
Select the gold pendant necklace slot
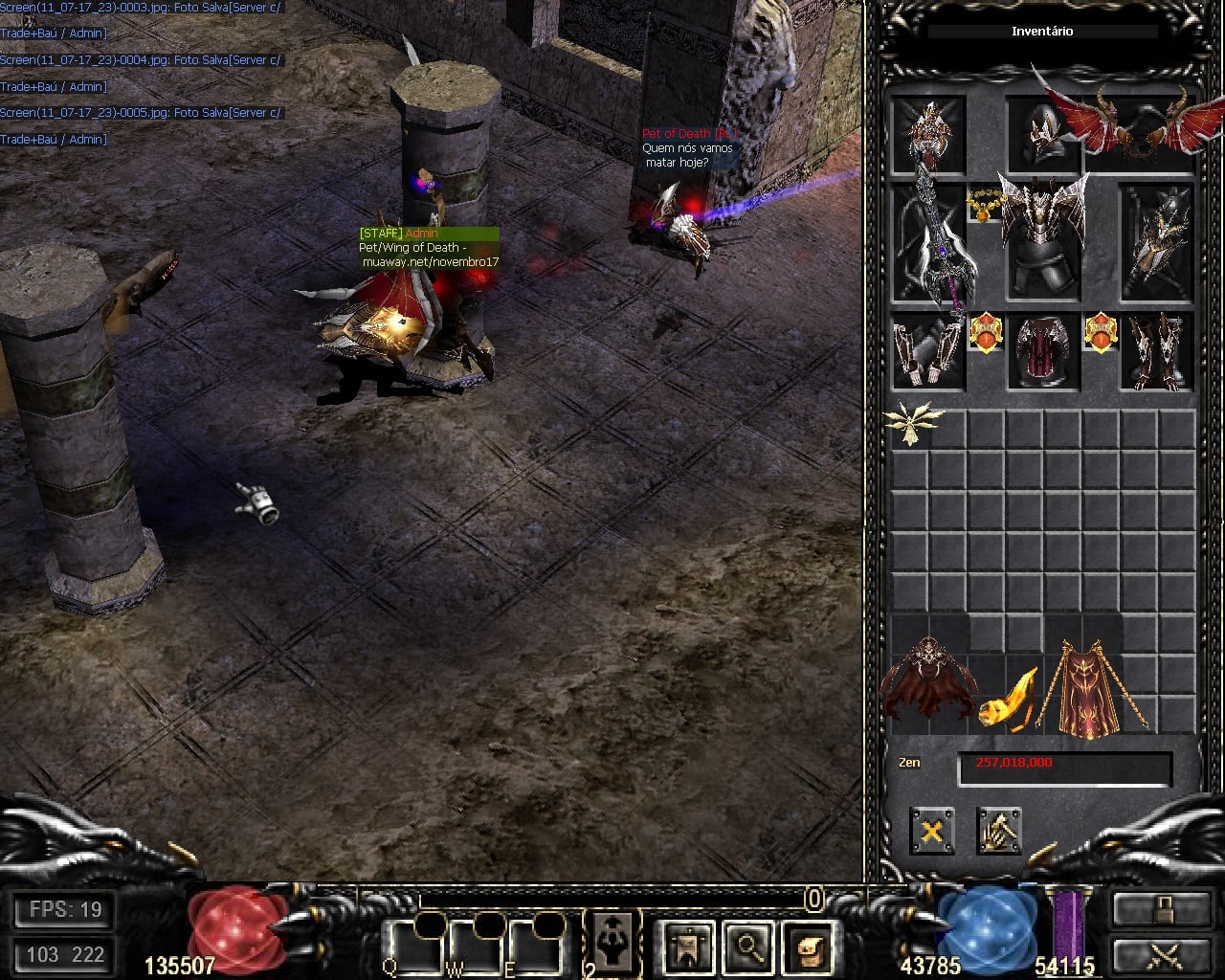(984, 204)
